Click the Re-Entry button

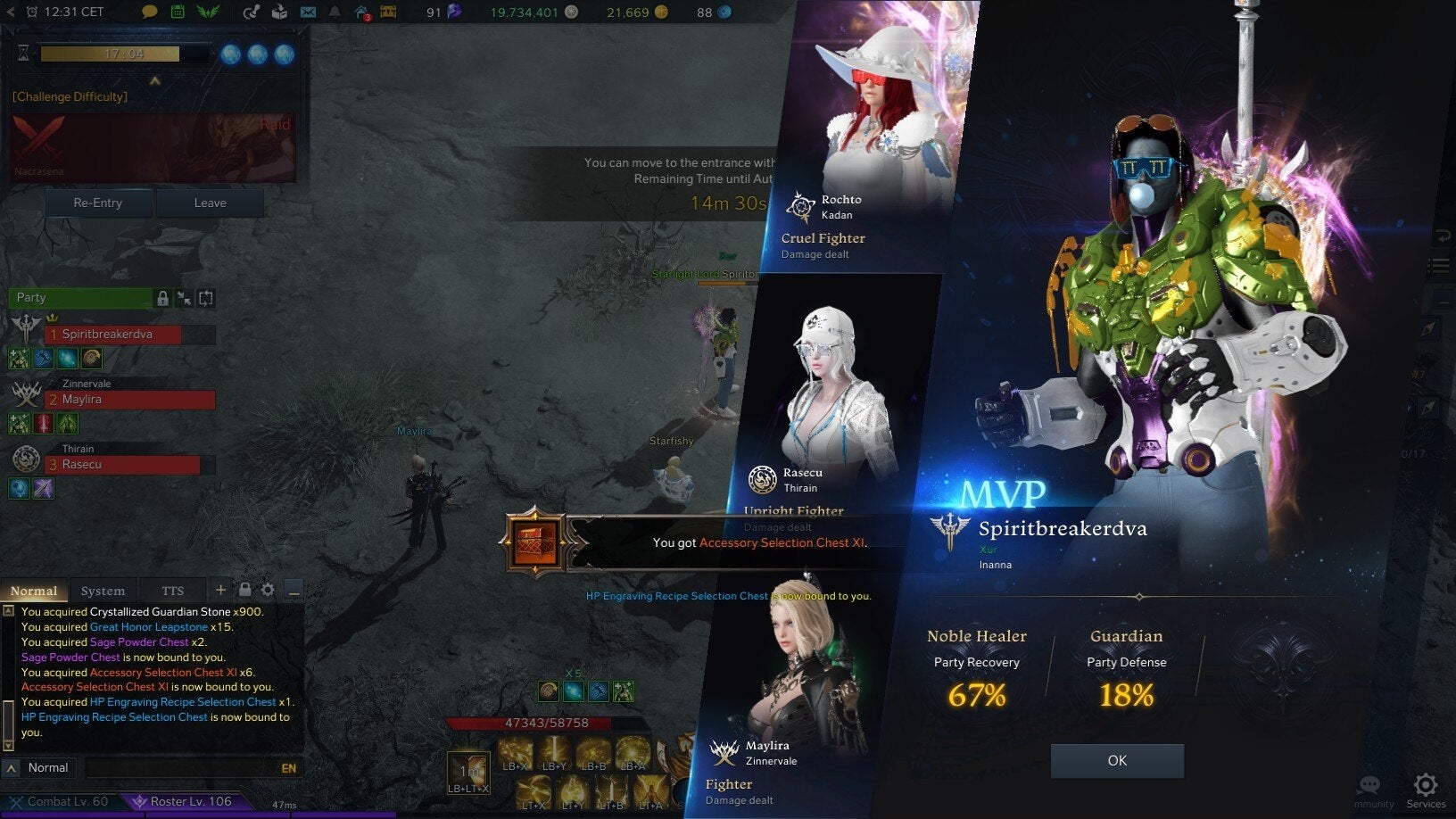click(98, 203)
